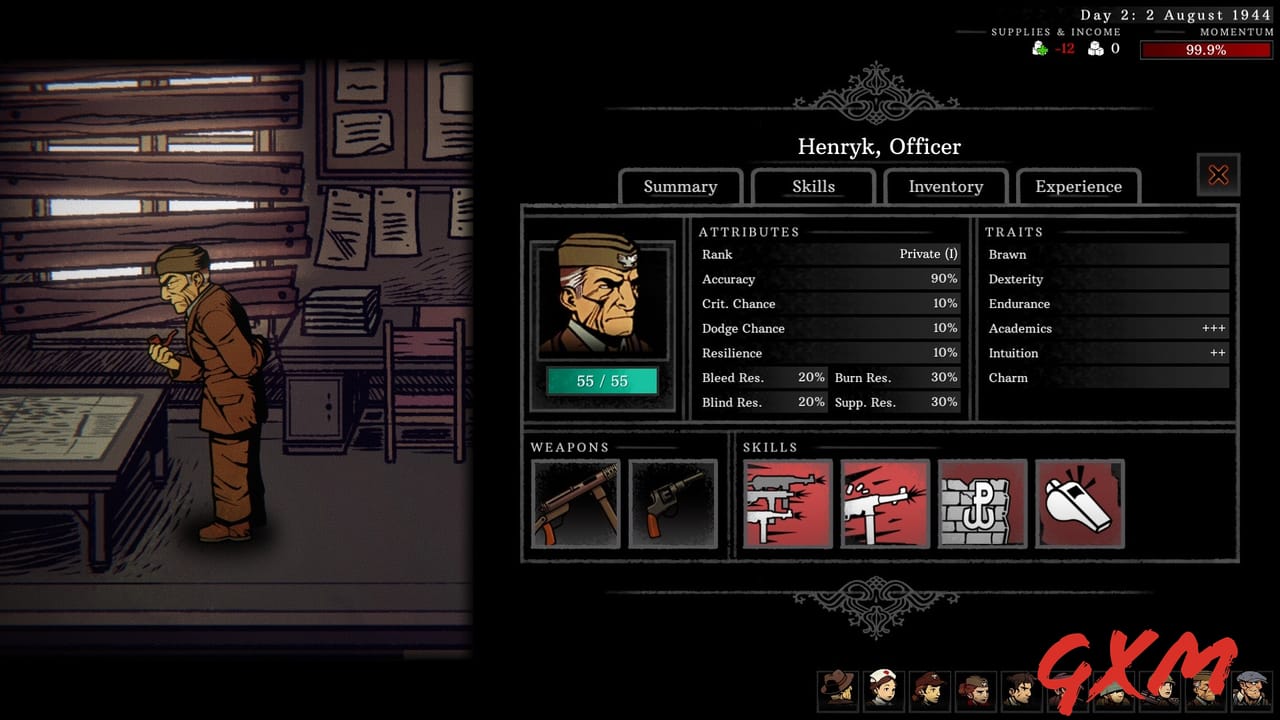This screenshot has width=1280, height=720.
Task: Select the nurse's portrait in the roster
Action: click(885, 690)
